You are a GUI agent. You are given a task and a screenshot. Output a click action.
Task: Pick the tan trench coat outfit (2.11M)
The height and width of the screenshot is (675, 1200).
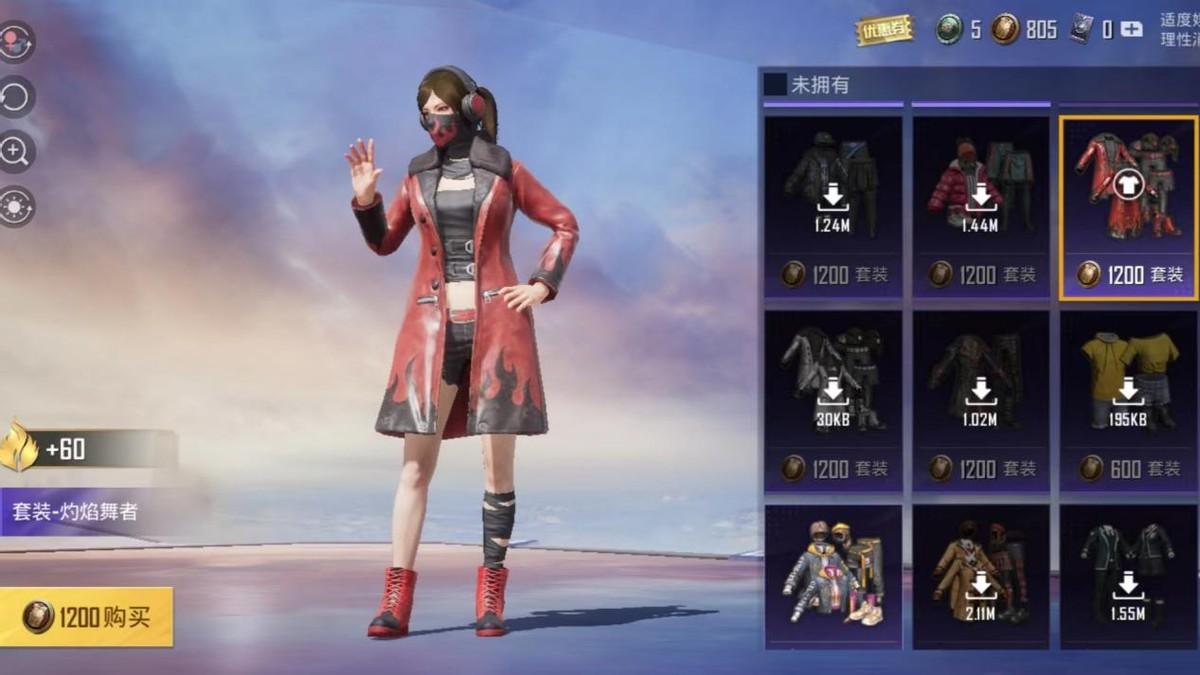[x=980, y=577]
